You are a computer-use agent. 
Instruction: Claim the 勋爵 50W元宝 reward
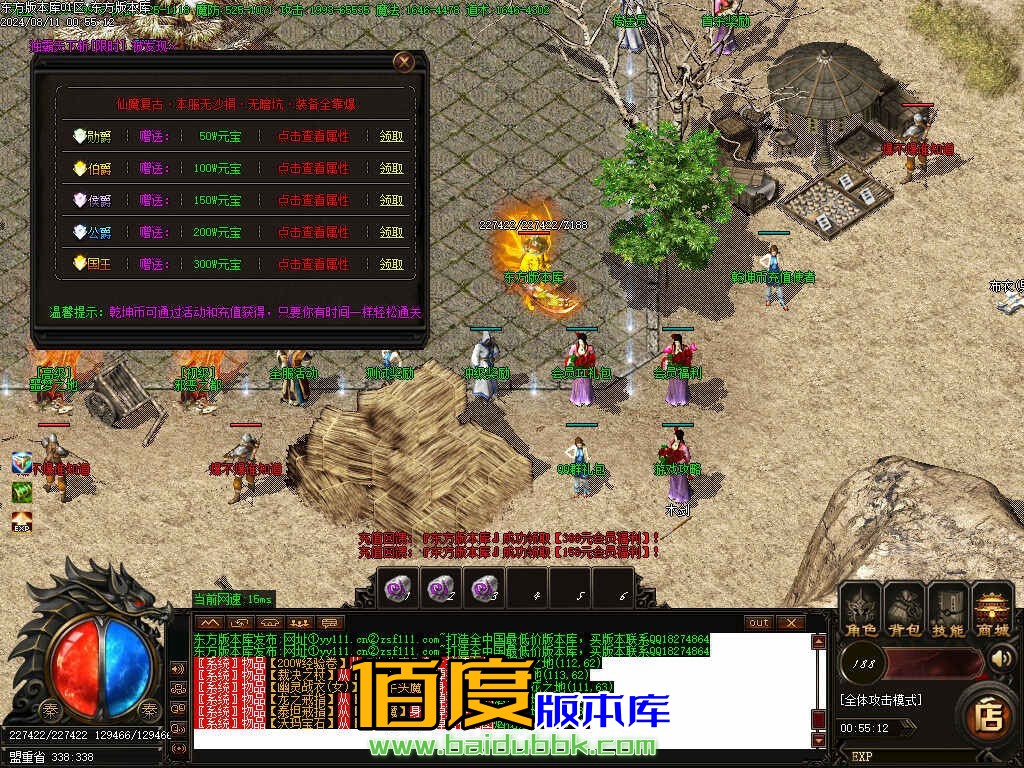392,137
